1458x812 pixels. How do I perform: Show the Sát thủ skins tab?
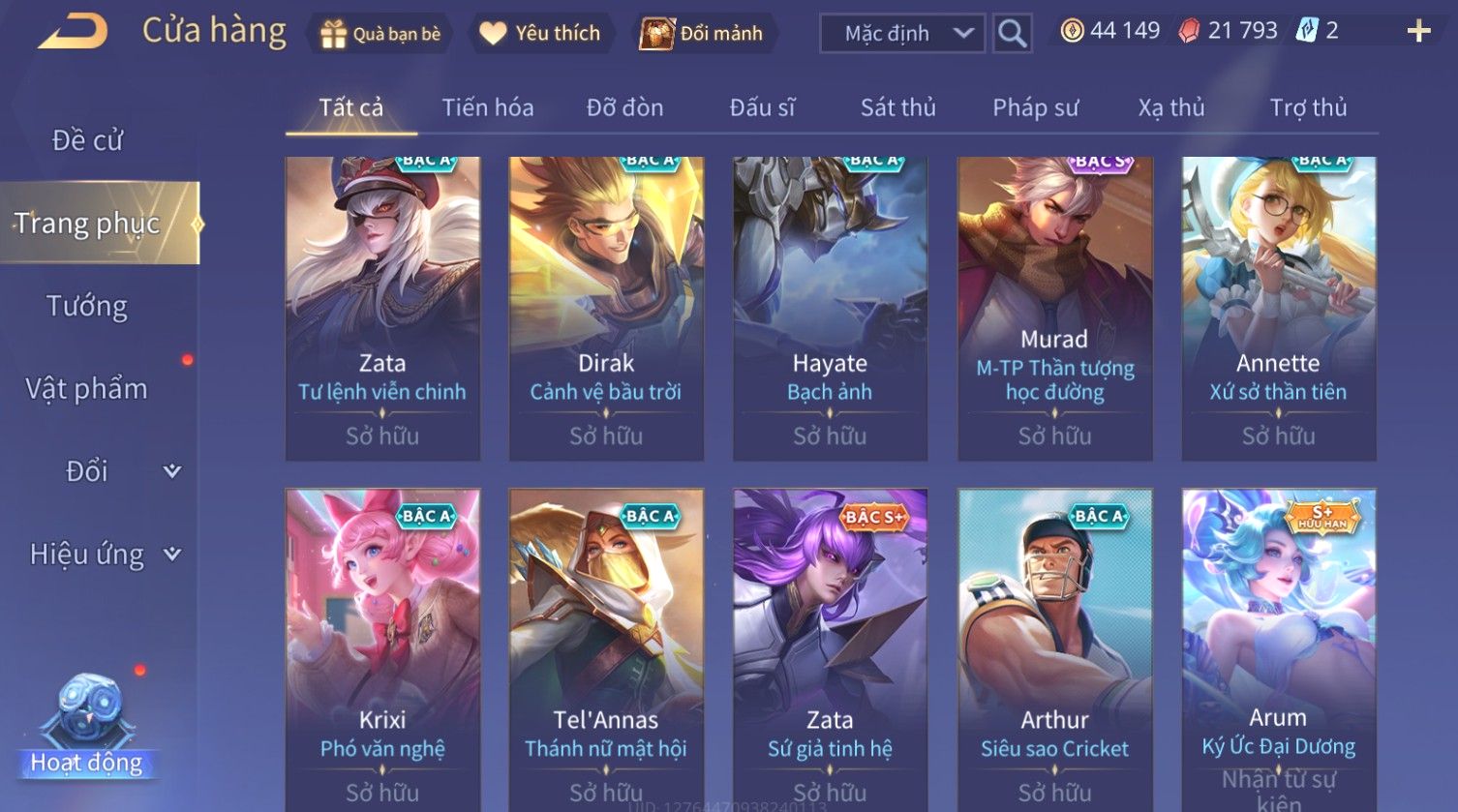tap(897, 107)
